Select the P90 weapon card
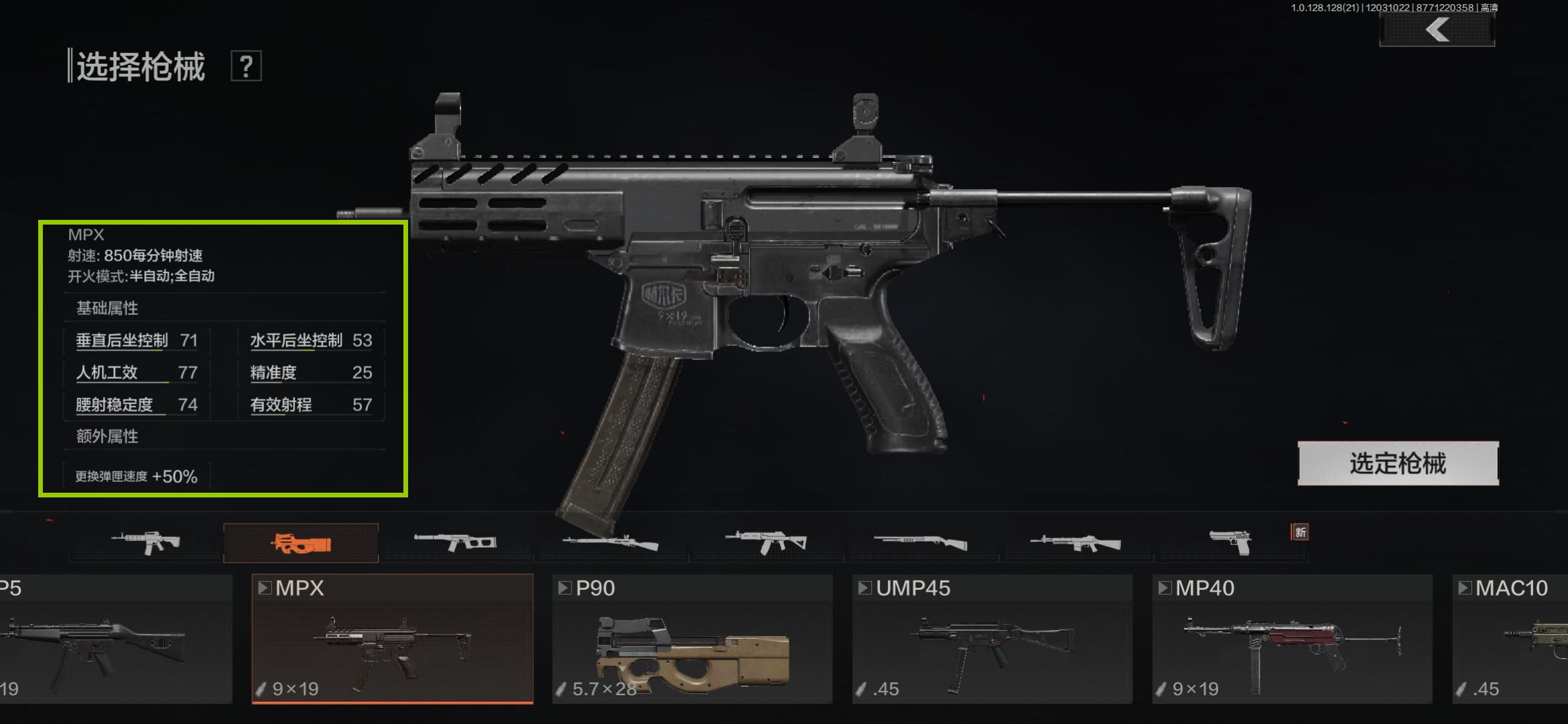This screenshot has height=724, width=1568. tap(692, 638)
